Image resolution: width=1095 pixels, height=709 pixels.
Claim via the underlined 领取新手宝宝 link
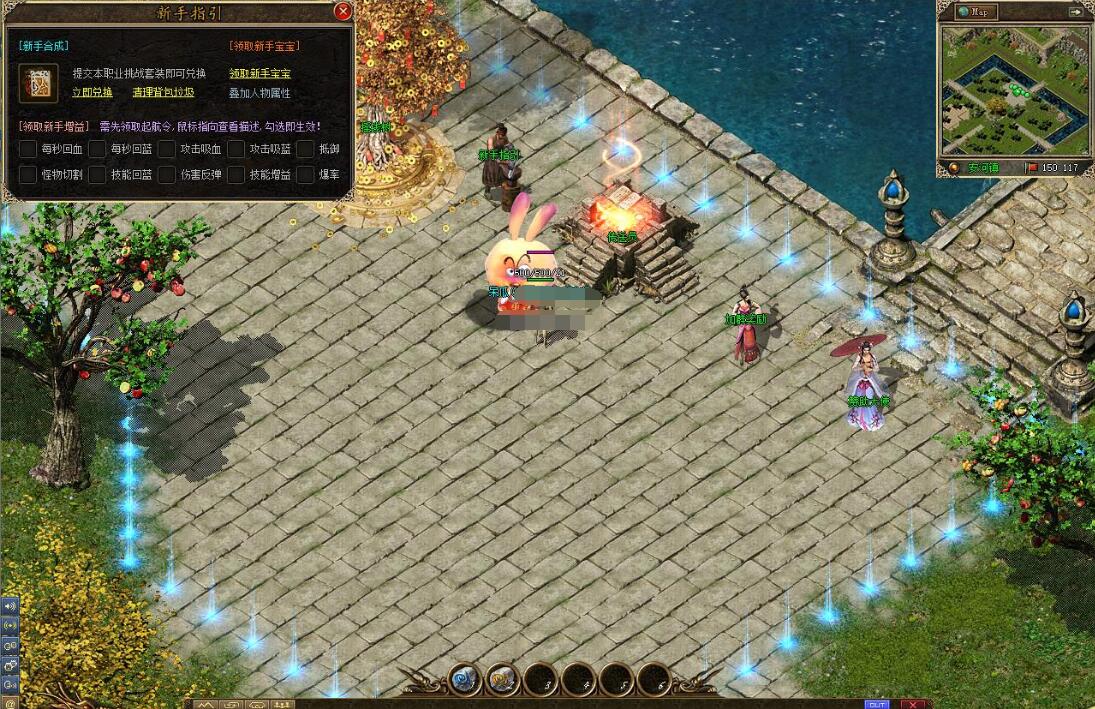(x=260, y=73)
